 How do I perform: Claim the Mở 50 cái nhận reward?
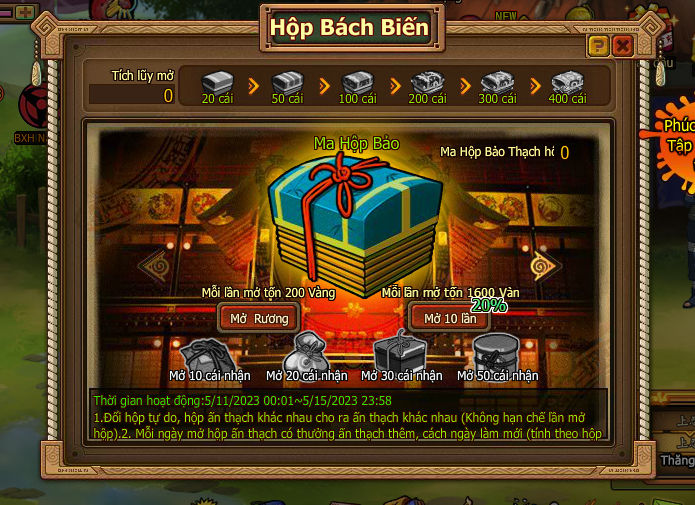coord(497,352)
